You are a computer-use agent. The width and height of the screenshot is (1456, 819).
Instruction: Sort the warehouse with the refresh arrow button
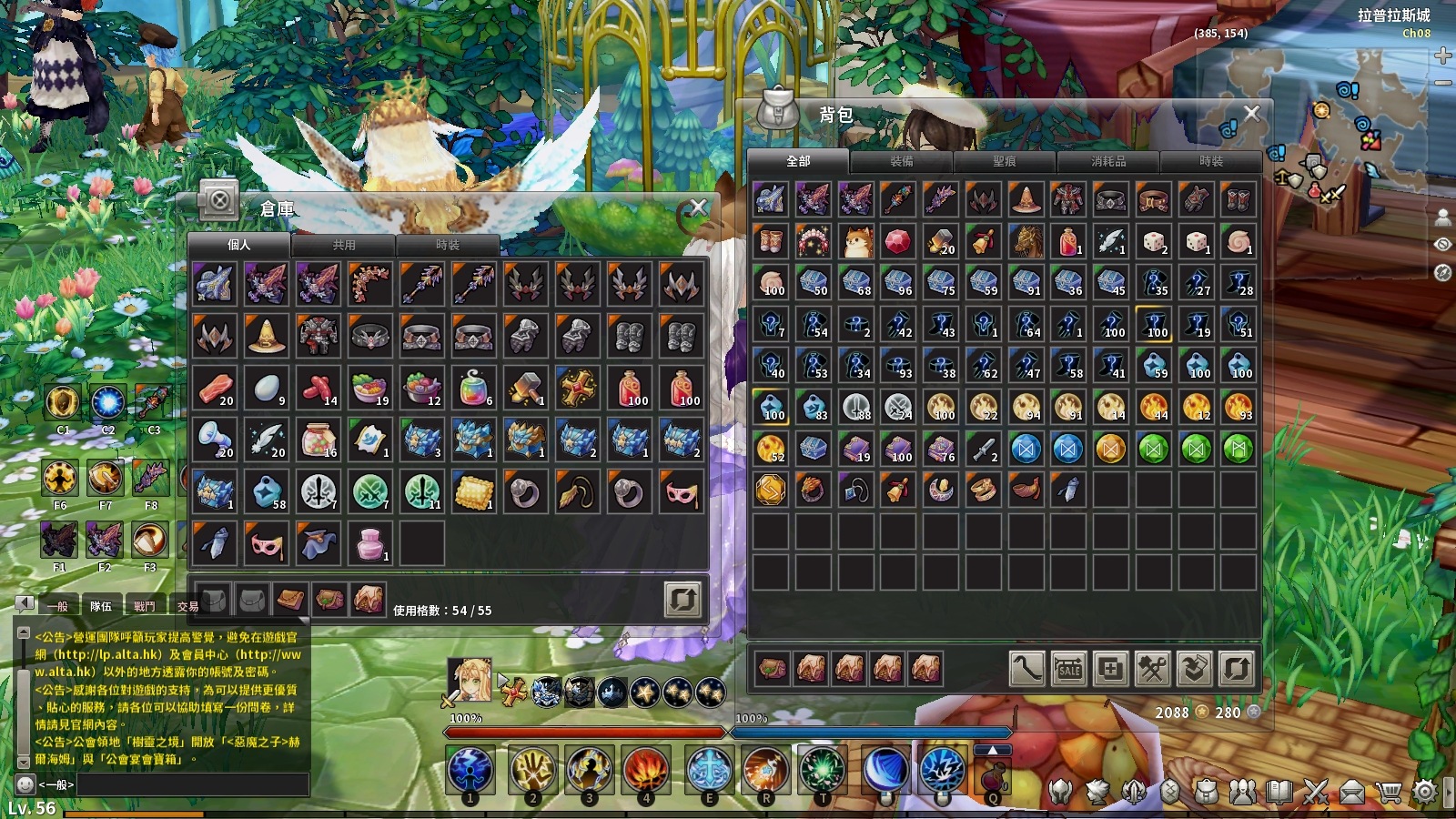tap(682, 600)
